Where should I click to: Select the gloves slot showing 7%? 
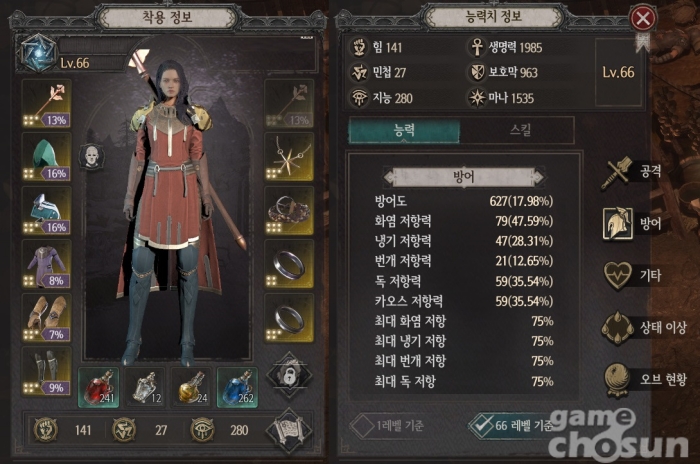click(x=46, y=316)
